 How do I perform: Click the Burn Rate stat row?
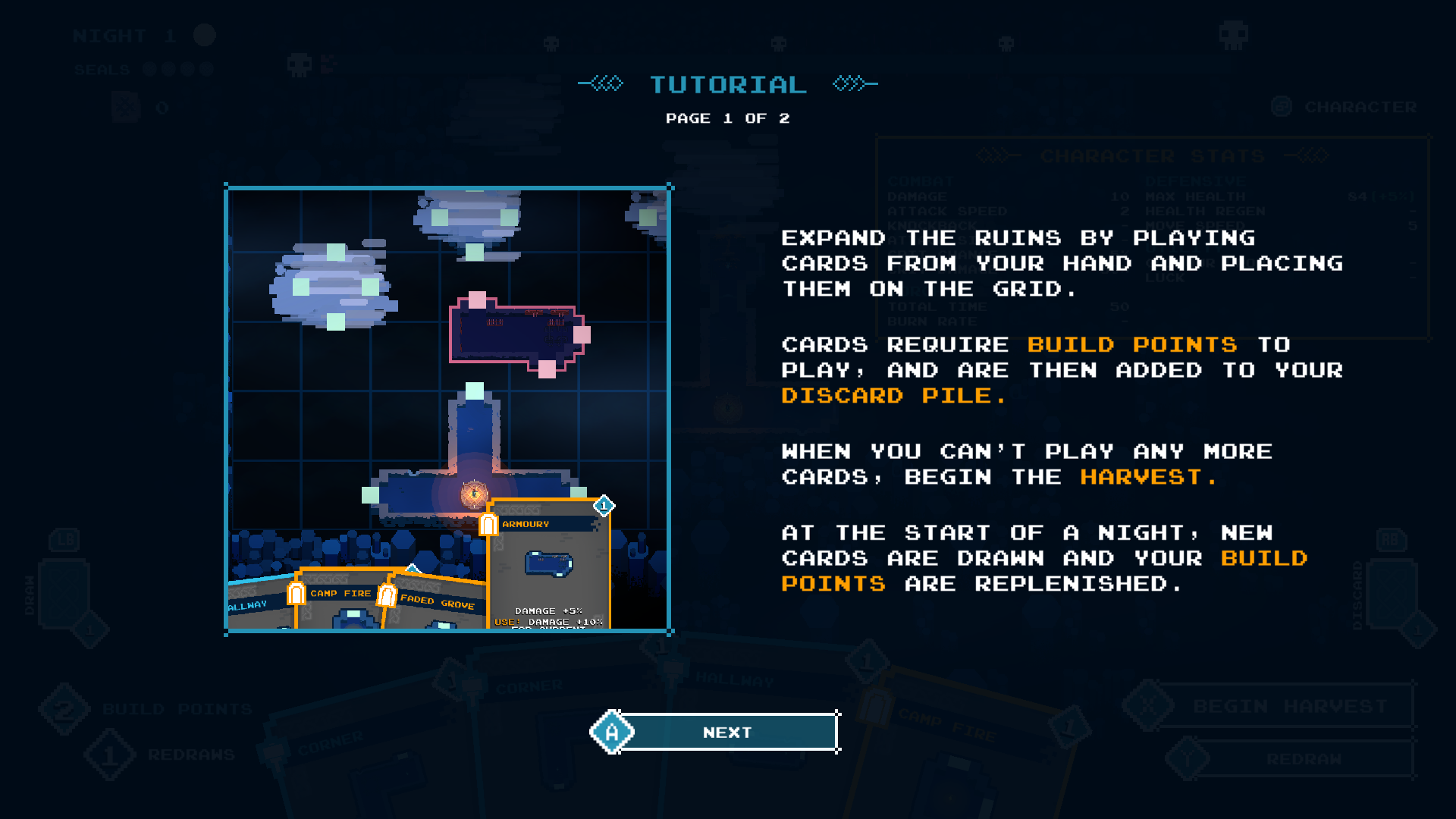tap(934, 322)
